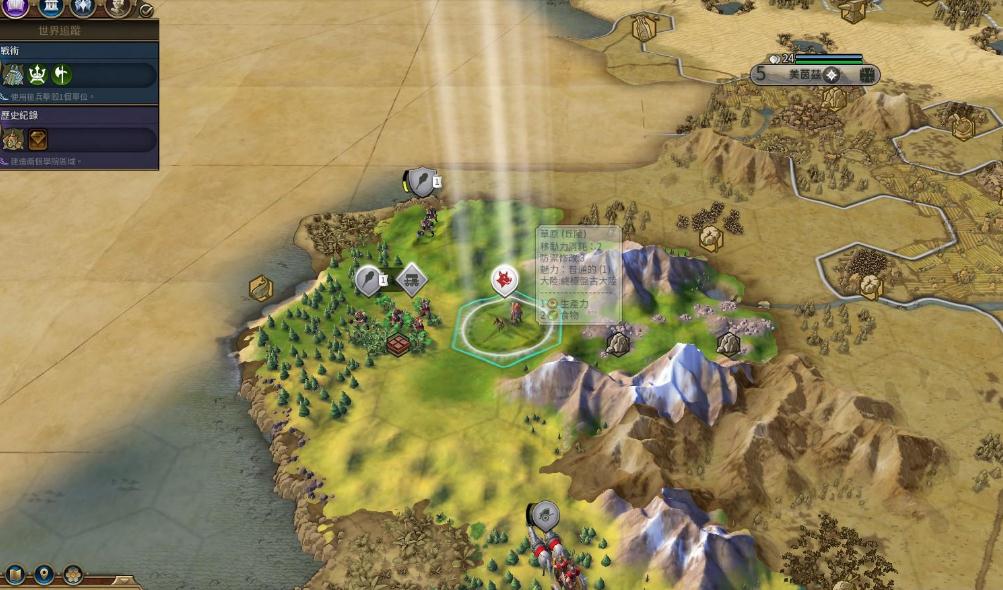Screen dimensions: 1003x590
Task: Click the green trident crown icon
Action: 39,75
